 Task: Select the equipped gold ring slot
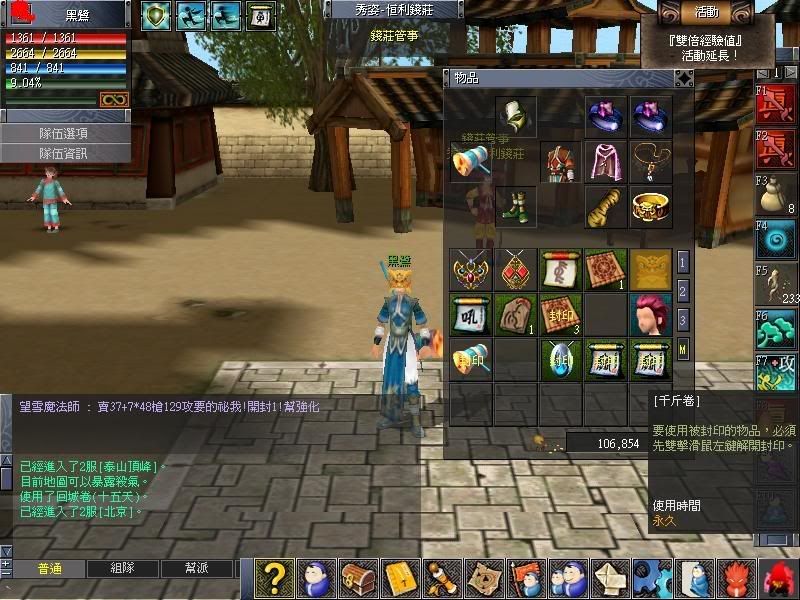click(651, 207)
